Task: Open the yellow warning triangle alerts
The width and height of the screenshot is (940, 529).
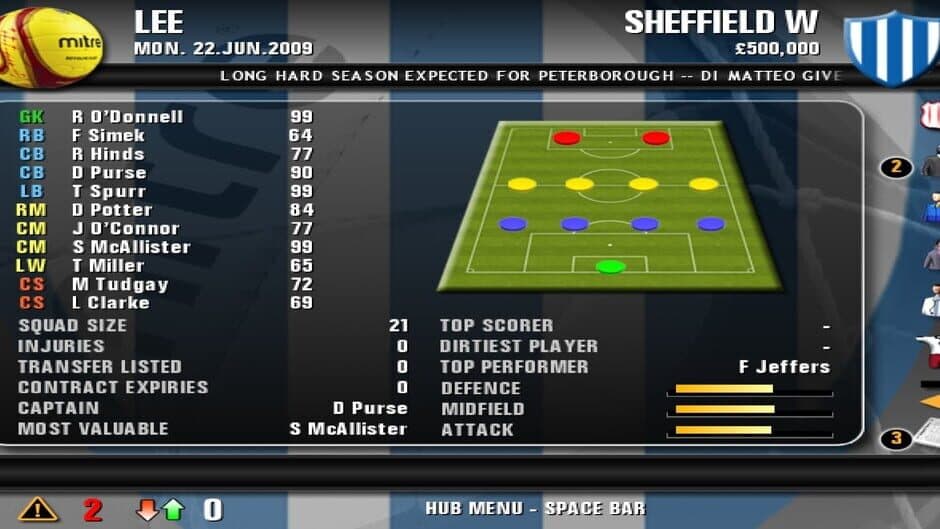Action: 37,509
